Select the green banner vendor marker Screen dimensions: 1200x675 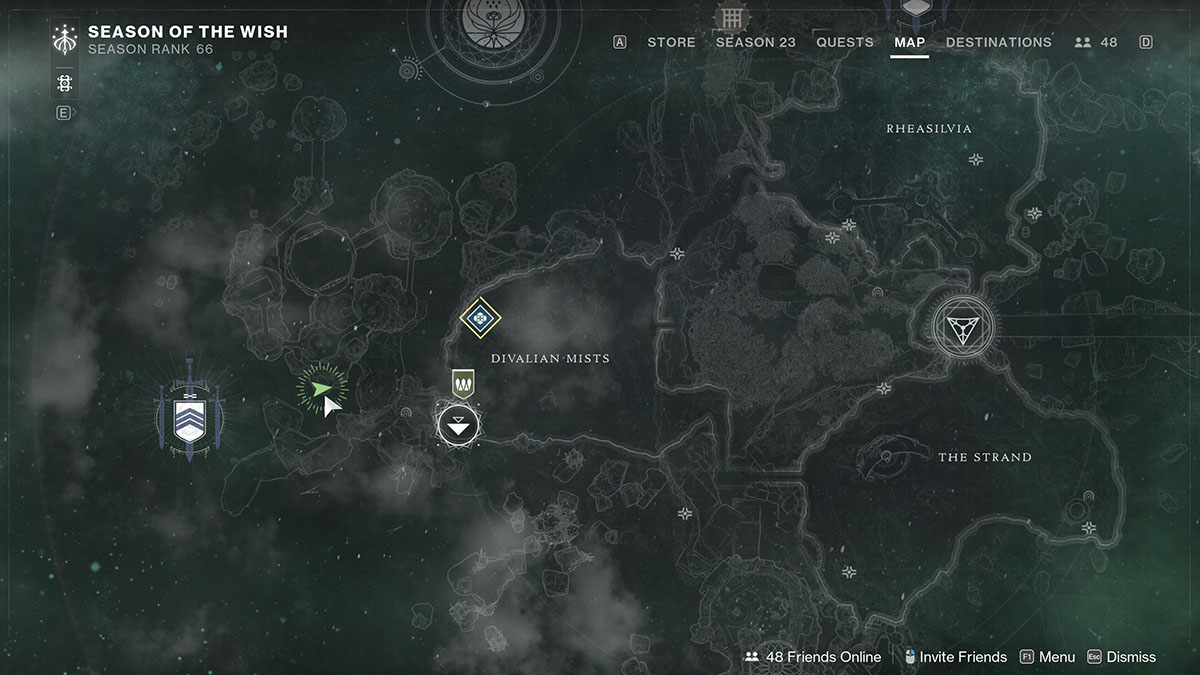[x=462, y=383]
